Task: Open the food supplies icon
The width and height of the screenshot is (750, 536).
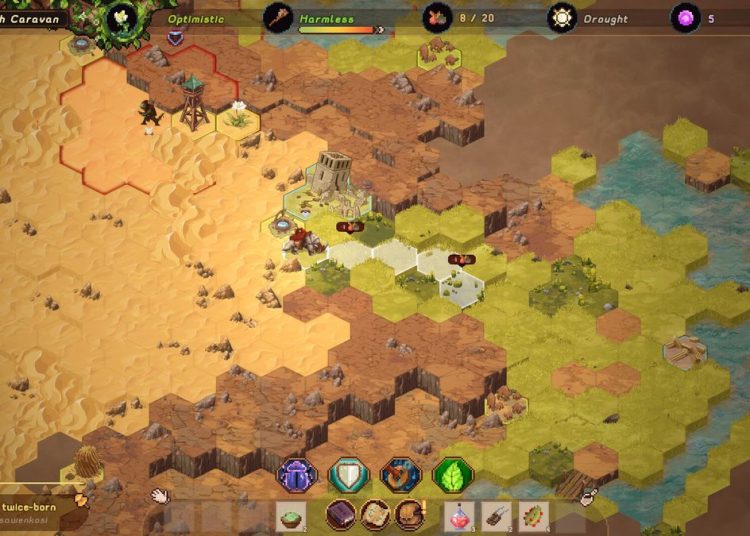Action: pos(436,17)
